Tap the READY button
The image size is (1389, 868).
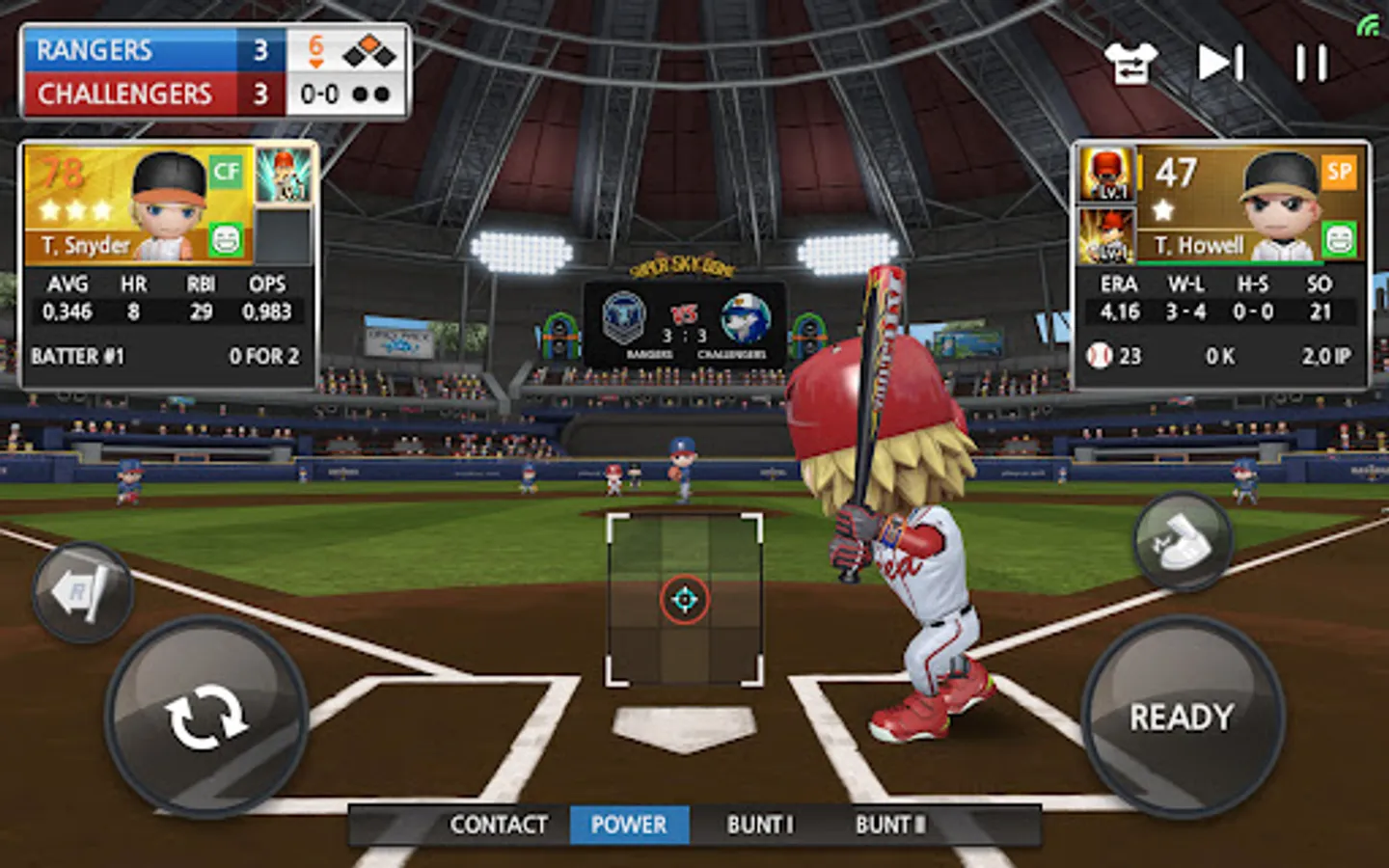click(x=1182, y=717)
